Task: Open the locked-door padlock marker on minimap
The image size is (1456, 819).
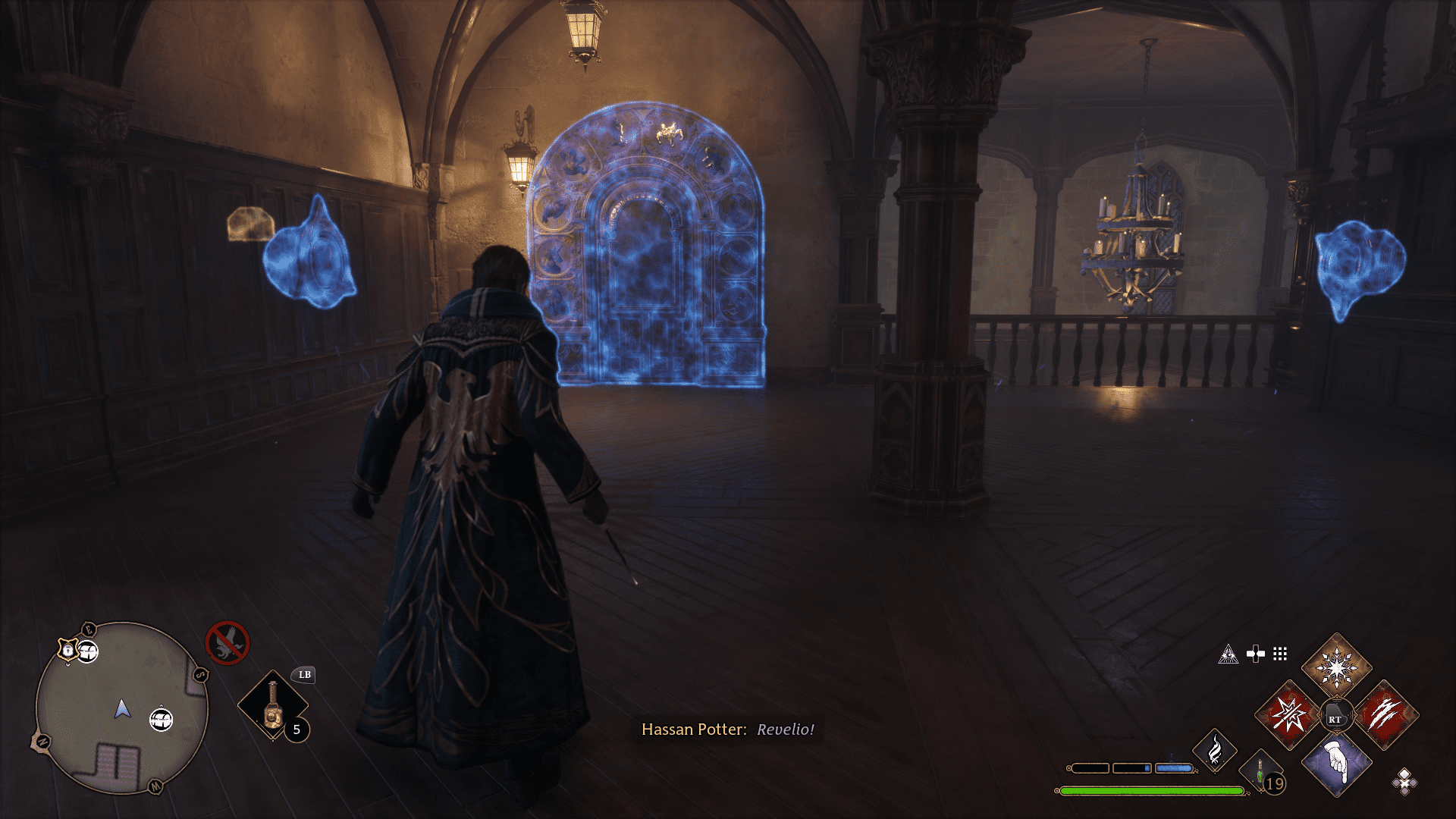Action: (67, 651)
